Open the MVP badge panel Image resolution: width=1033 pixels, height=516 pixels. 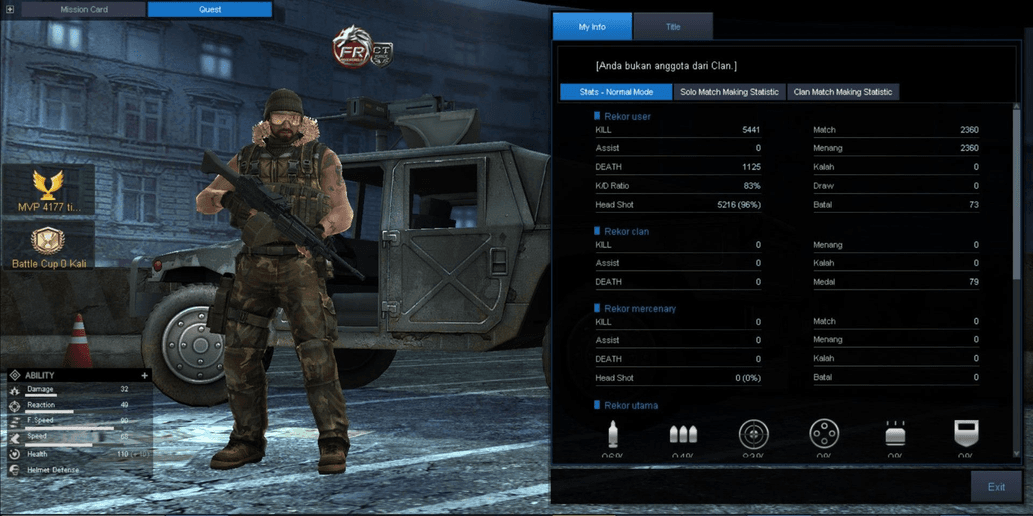(47, 190)
